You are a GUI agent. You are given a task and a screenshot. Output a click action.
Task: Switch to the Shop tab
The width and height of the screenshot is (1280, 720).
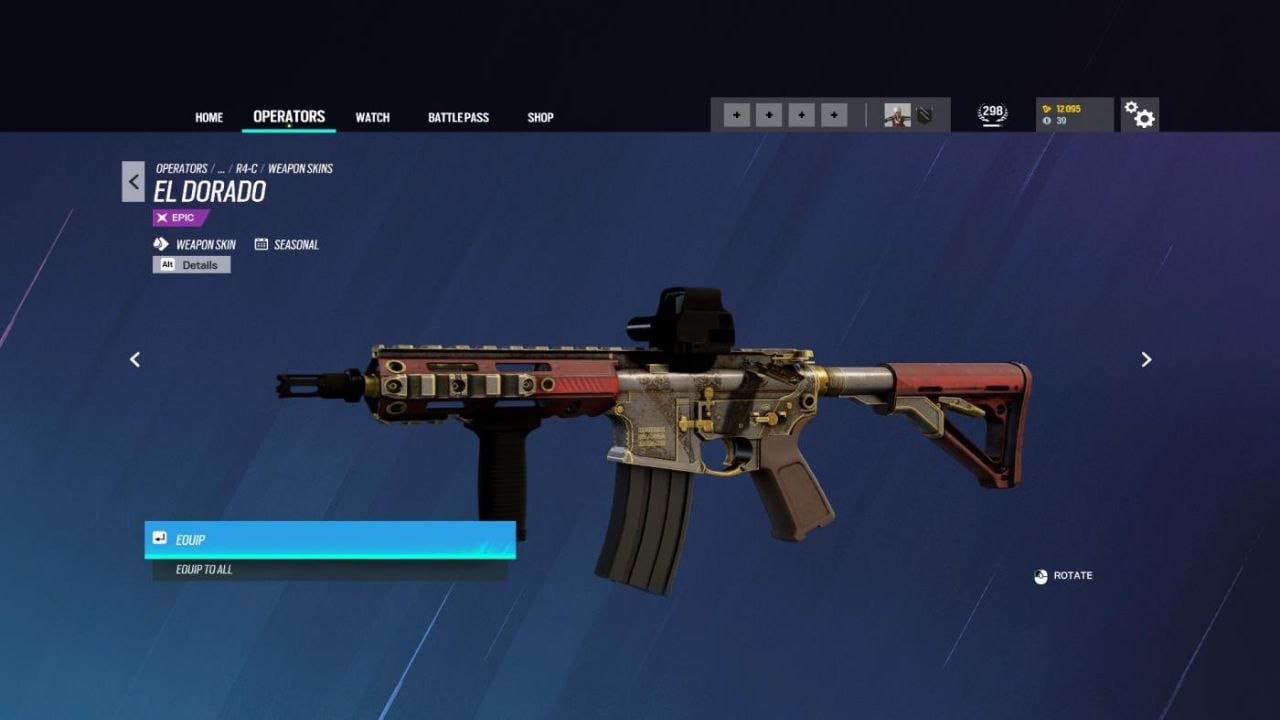click(540, 117)
